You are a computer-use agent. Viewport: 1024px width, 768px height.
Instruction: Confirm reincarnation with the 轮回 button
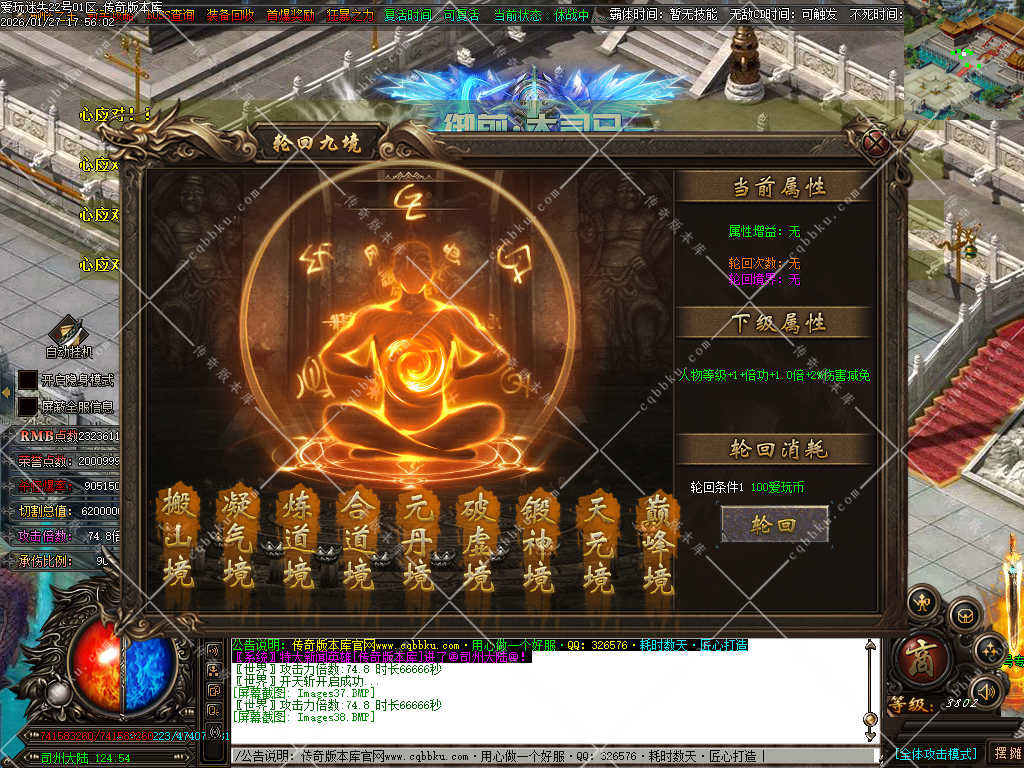coord(774,524)
